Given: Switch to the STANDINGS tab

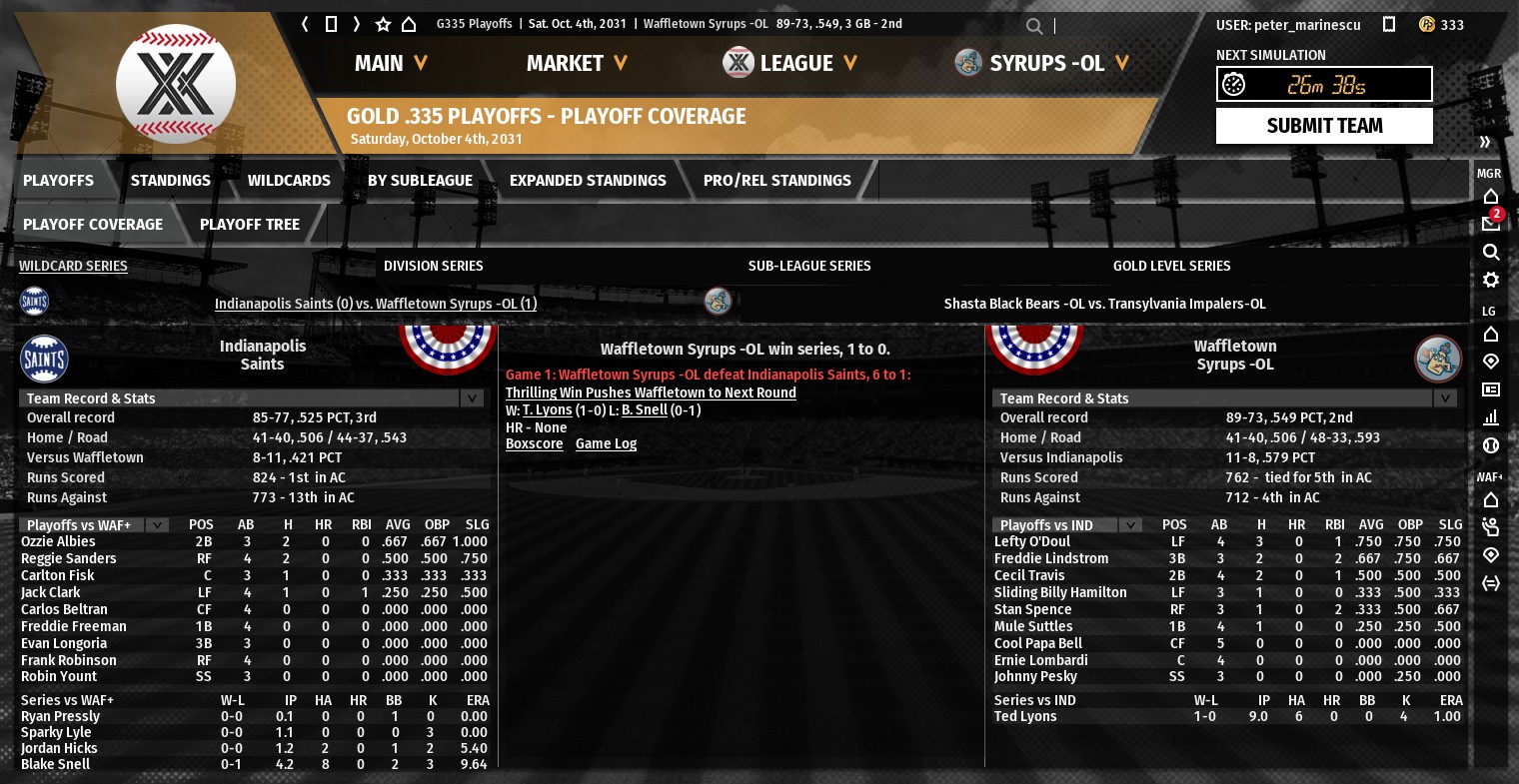Looking at the screenshot, I should coord(170,181).
